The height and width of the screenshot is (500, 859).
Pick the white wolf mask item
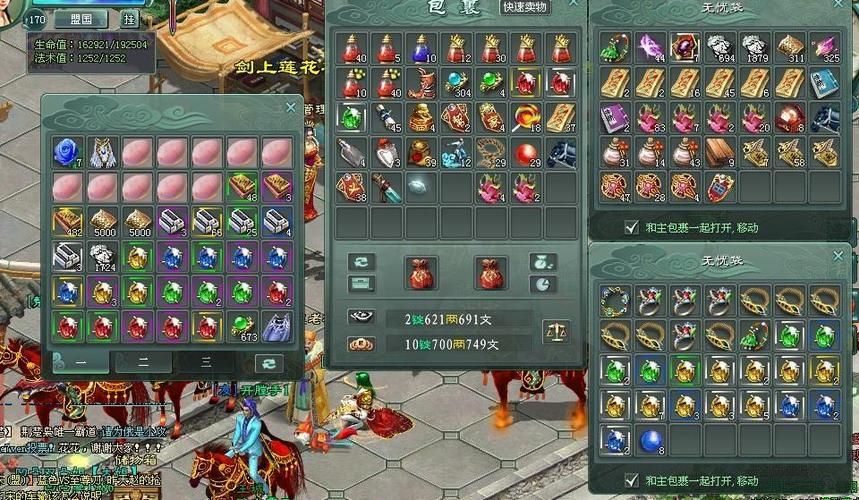pyautogui.click(x=102, y=151)
